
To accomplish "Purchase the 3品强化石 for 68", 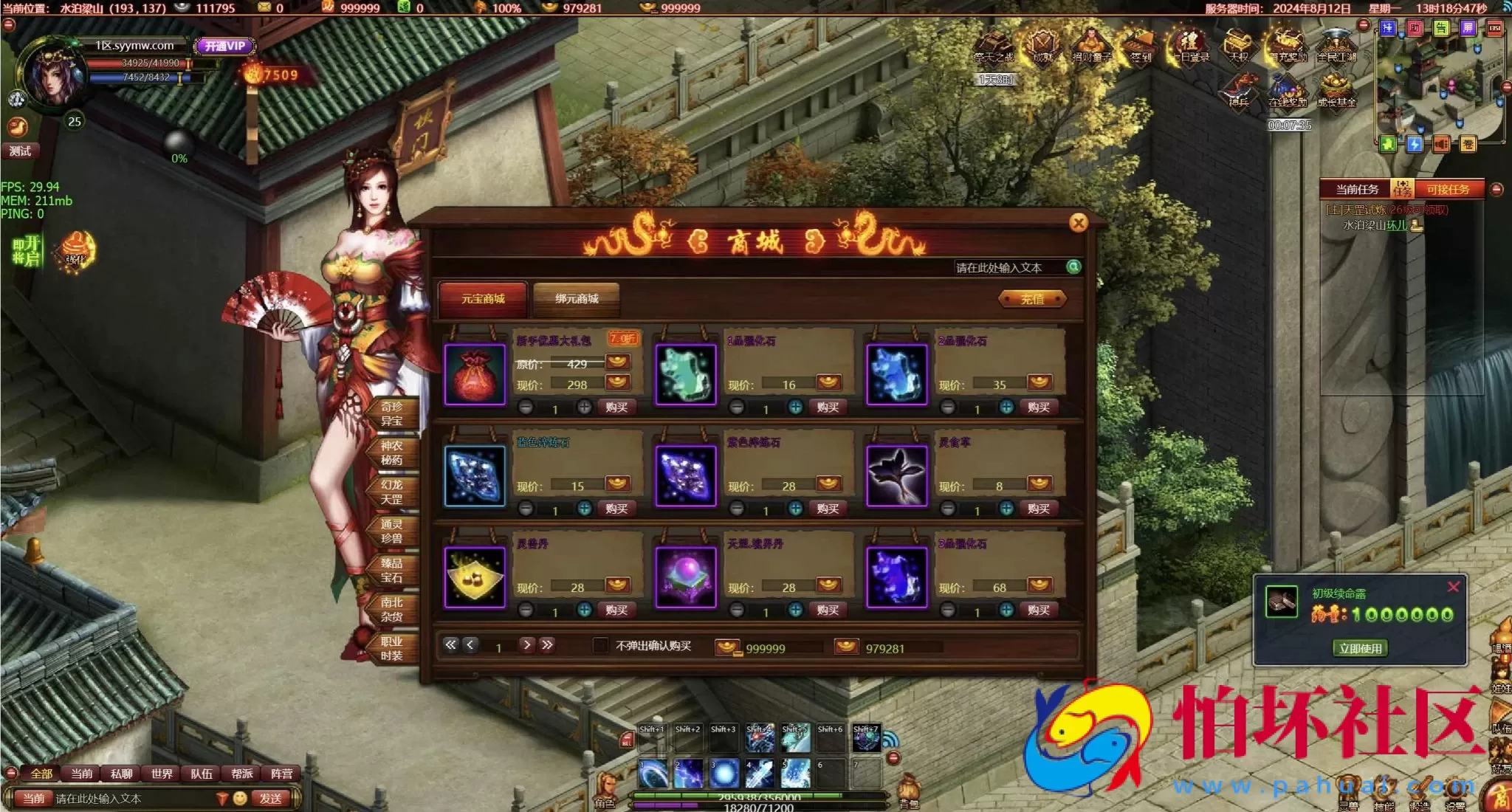I will (x=1038, y=610).
